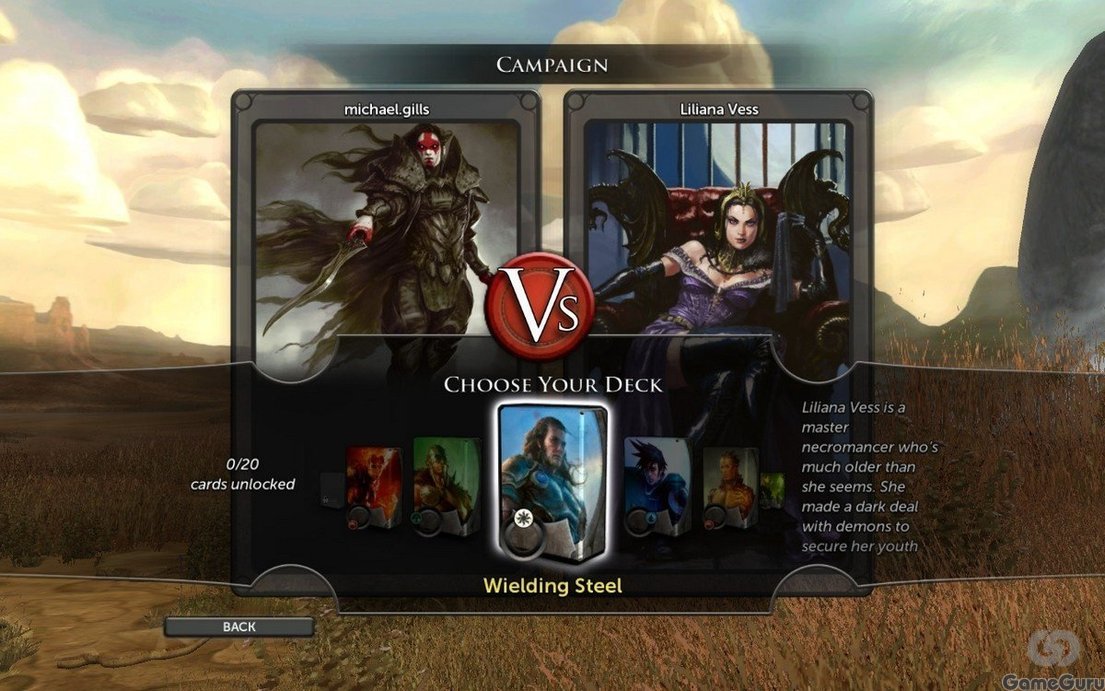Click the BACK button
This screenshot has height=691, width=1105.
(x=239, y=627)
